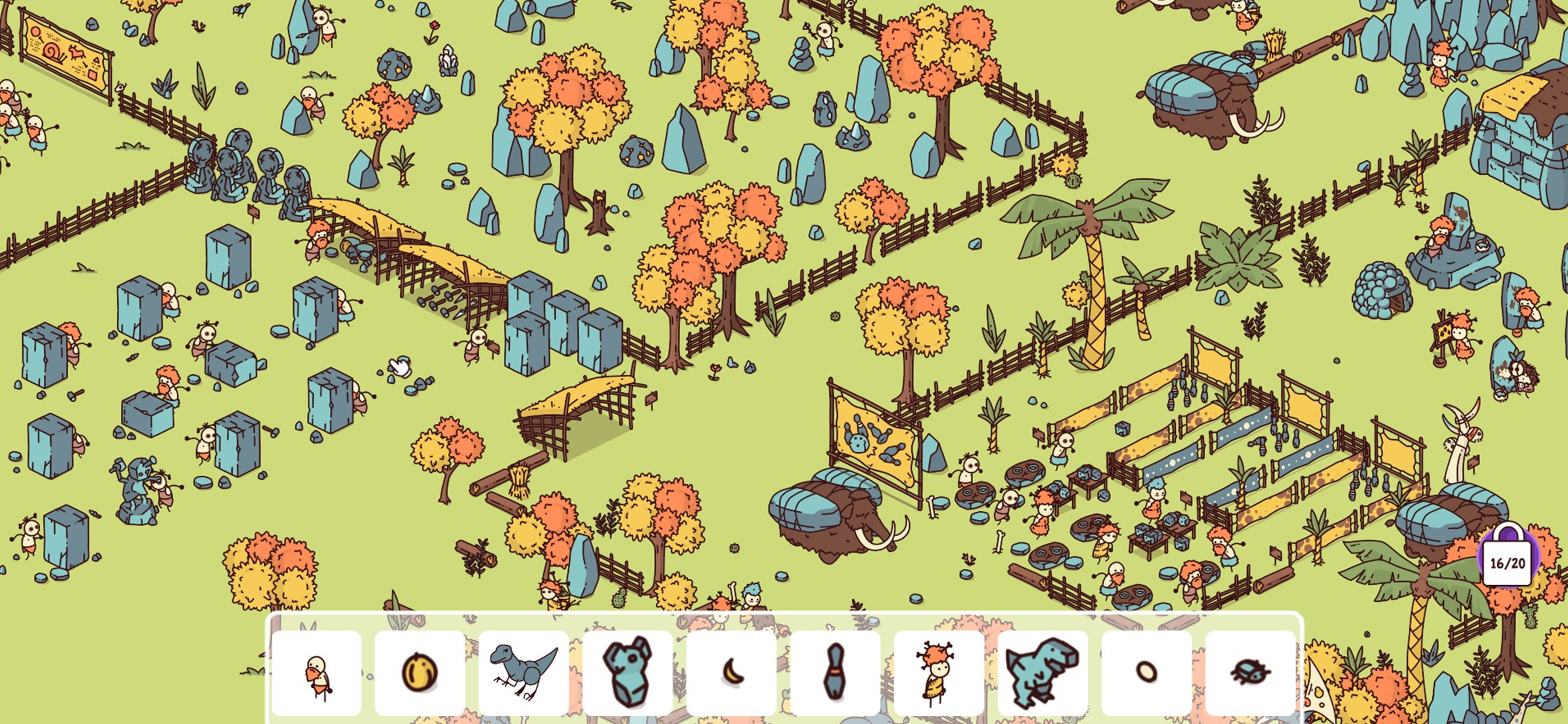Select the teal stone koala statue tile
Viewport: 1568px width, 724px height.
(x=628, y=673)
